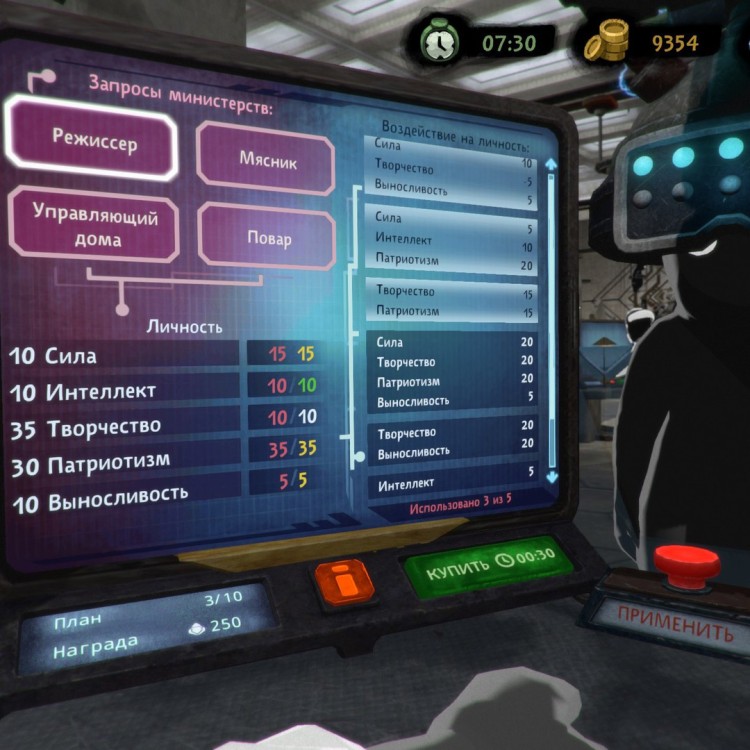Choose the two-line Творчество 15, Патриотизм 15 card
Screen dimensions: 750x750
click(454, 301)
